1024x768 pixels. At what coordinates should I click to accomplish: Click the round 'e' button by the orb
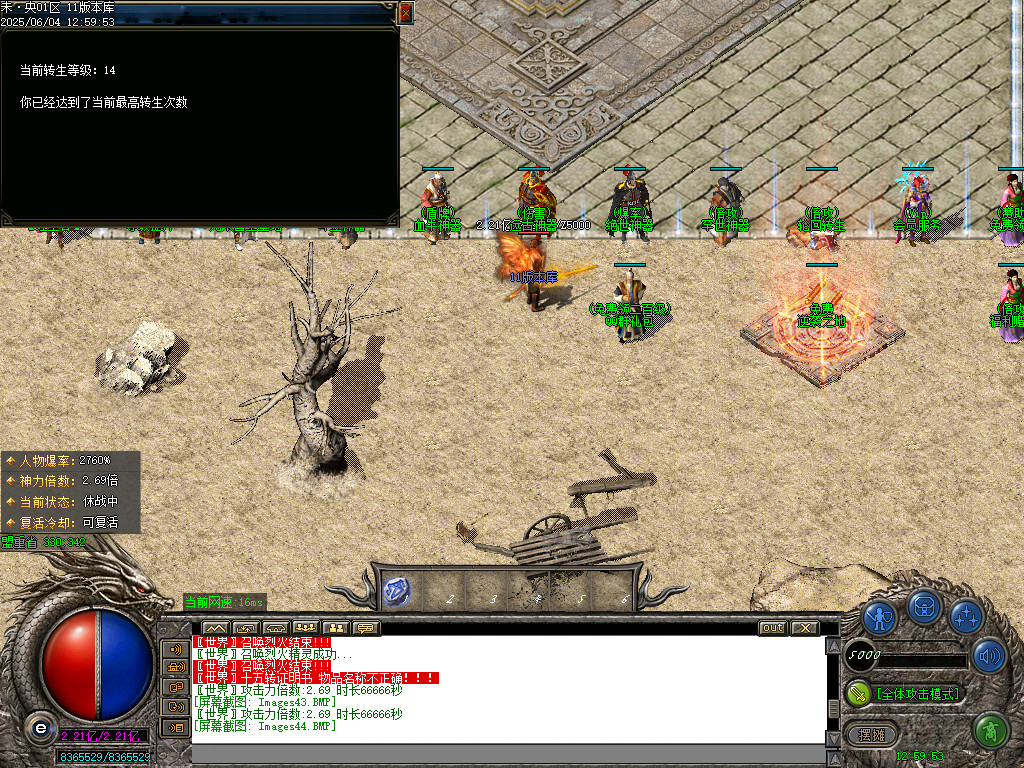[x=40, y=727]
